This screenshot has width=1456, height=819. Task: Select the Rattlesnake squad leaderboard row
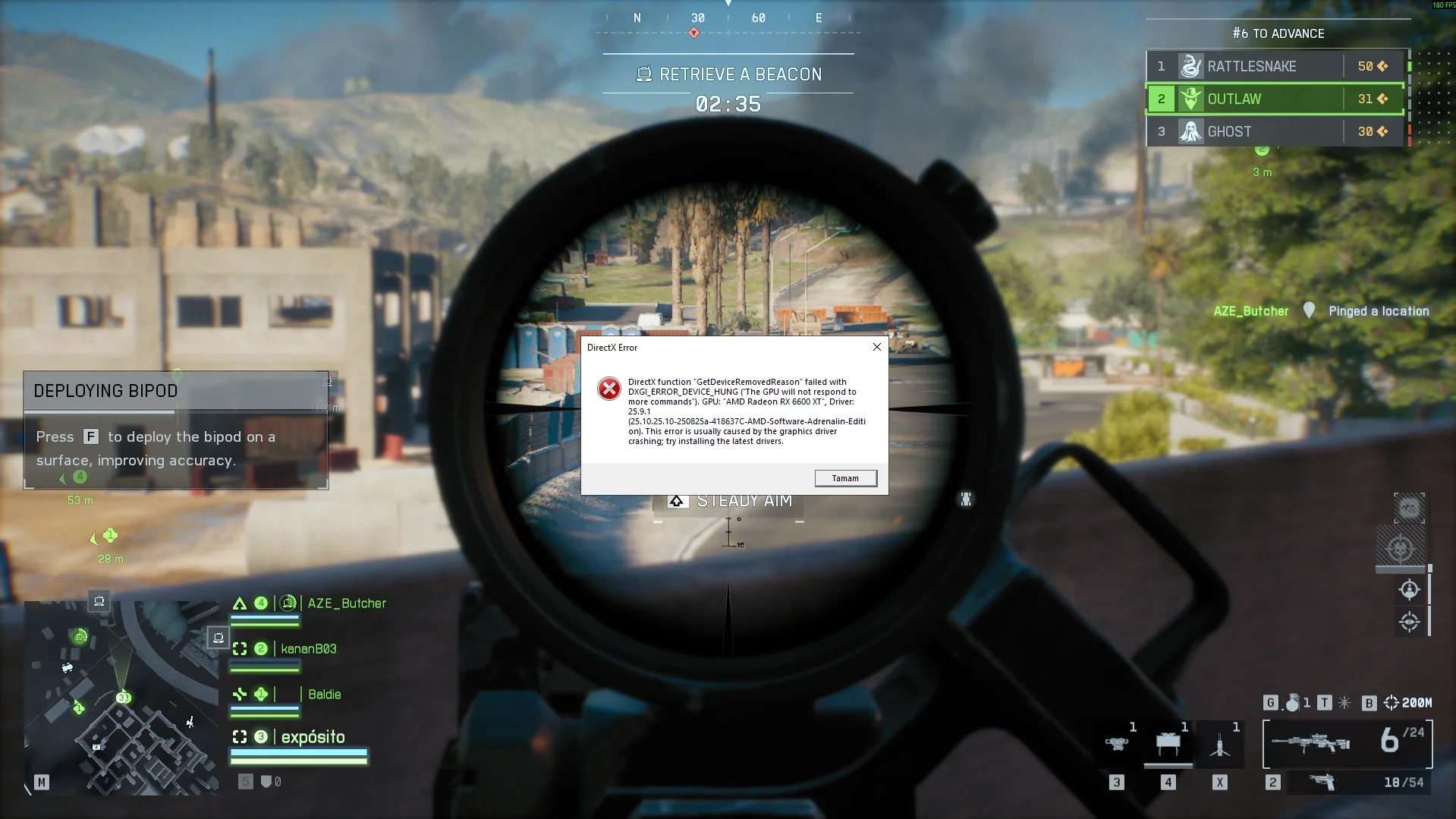point(1275,66)
